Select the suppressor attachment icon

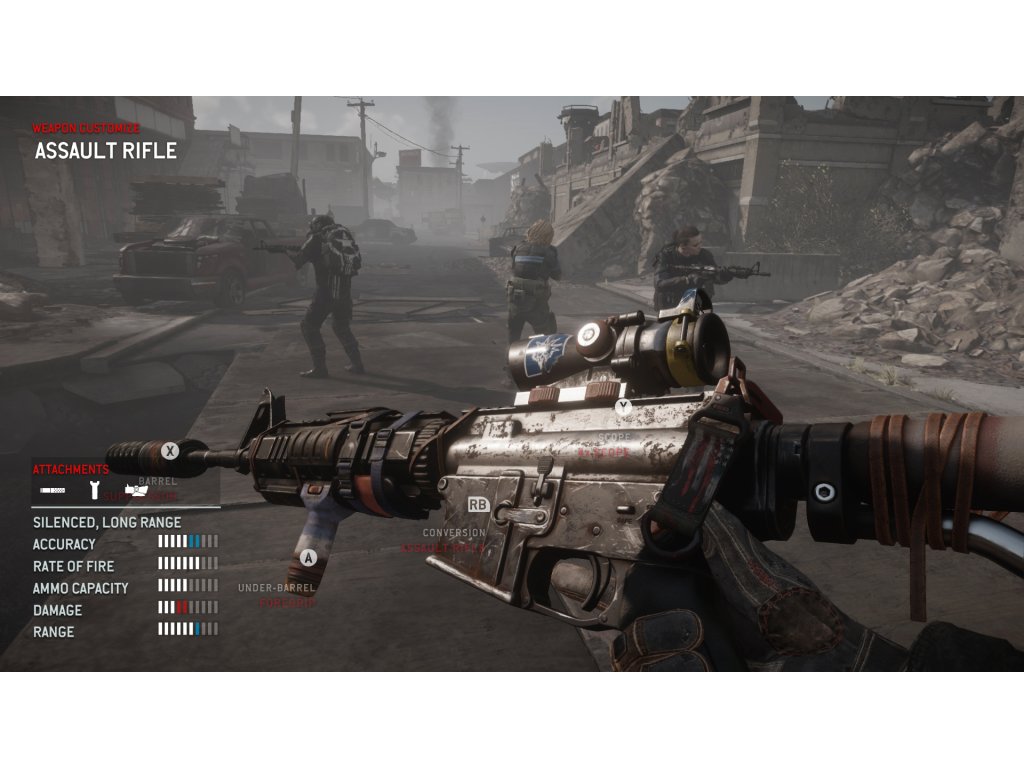pos(53,490)
